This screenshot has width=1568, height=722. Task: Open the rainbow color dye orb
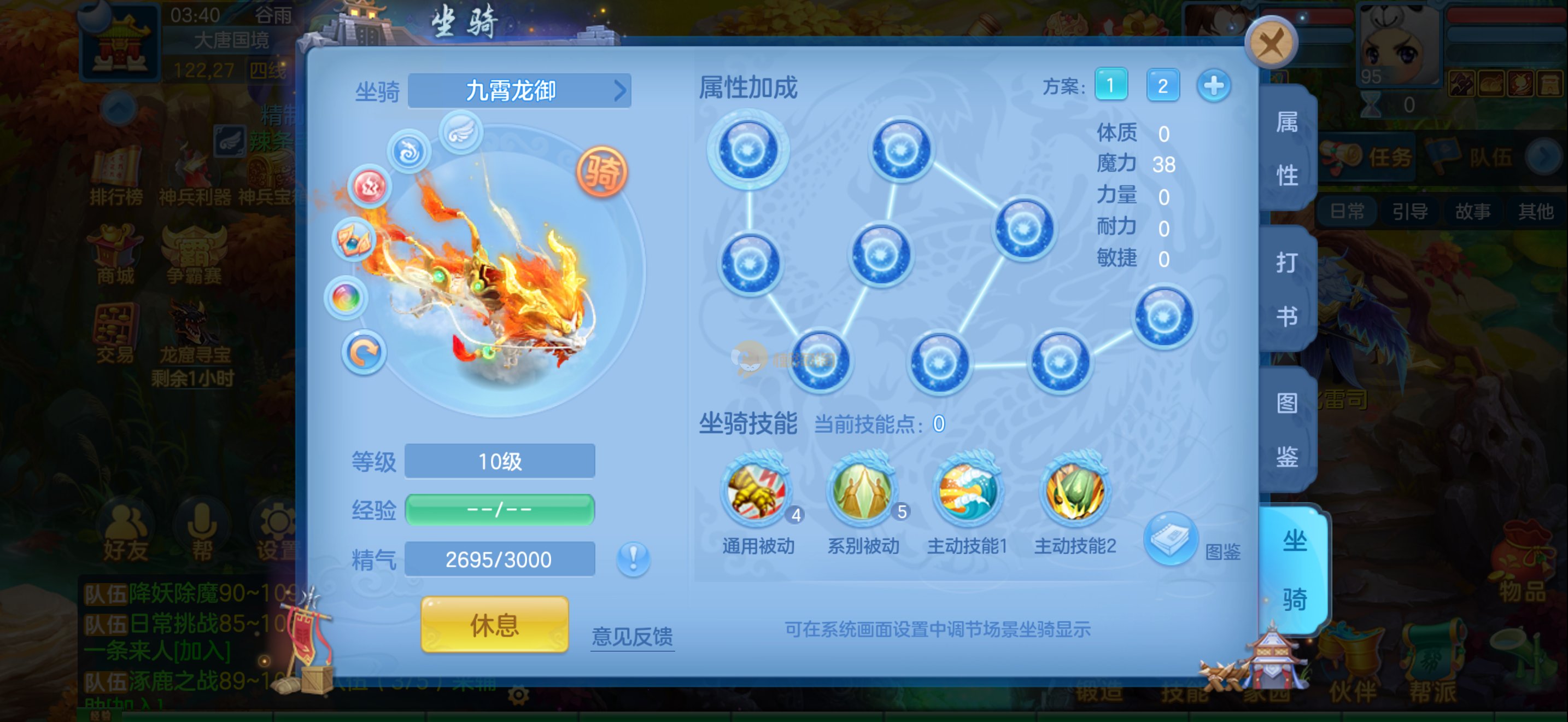[x=346, y=298]
